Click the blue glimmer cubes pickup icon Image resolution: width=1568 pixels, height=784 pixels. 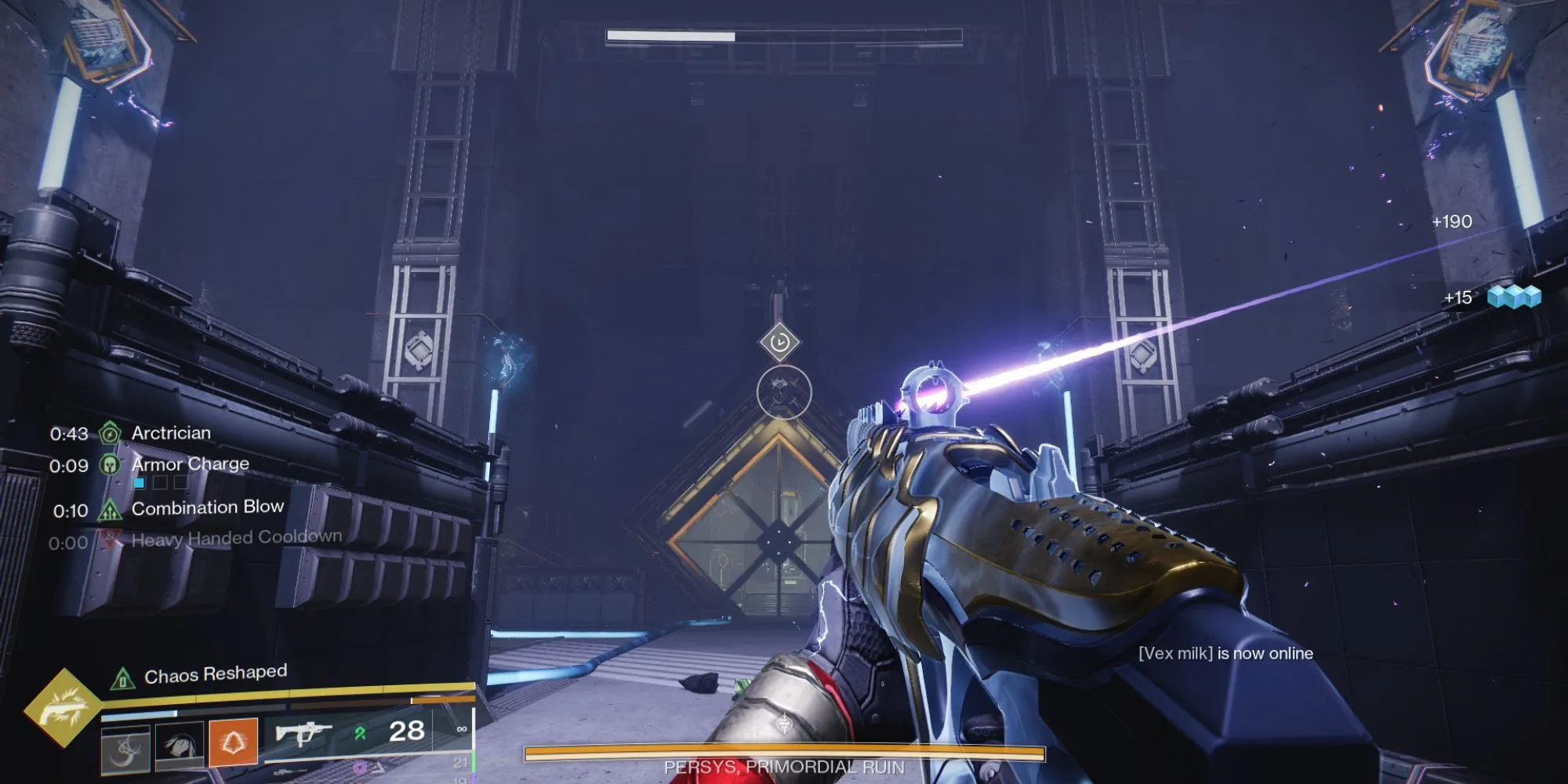1514,297
